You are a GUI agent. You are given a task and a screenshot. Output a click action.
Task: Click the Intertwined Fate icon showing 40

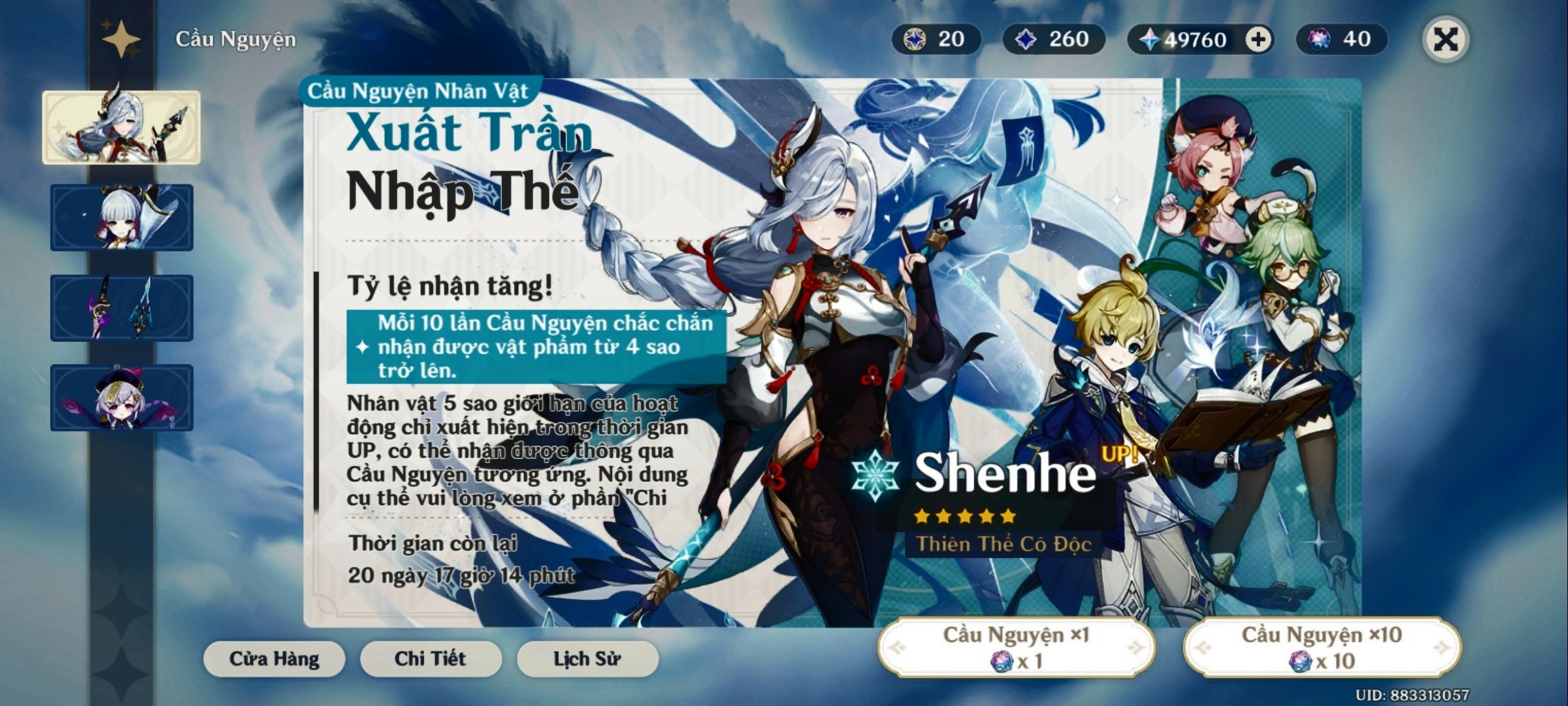[1320, 41]
